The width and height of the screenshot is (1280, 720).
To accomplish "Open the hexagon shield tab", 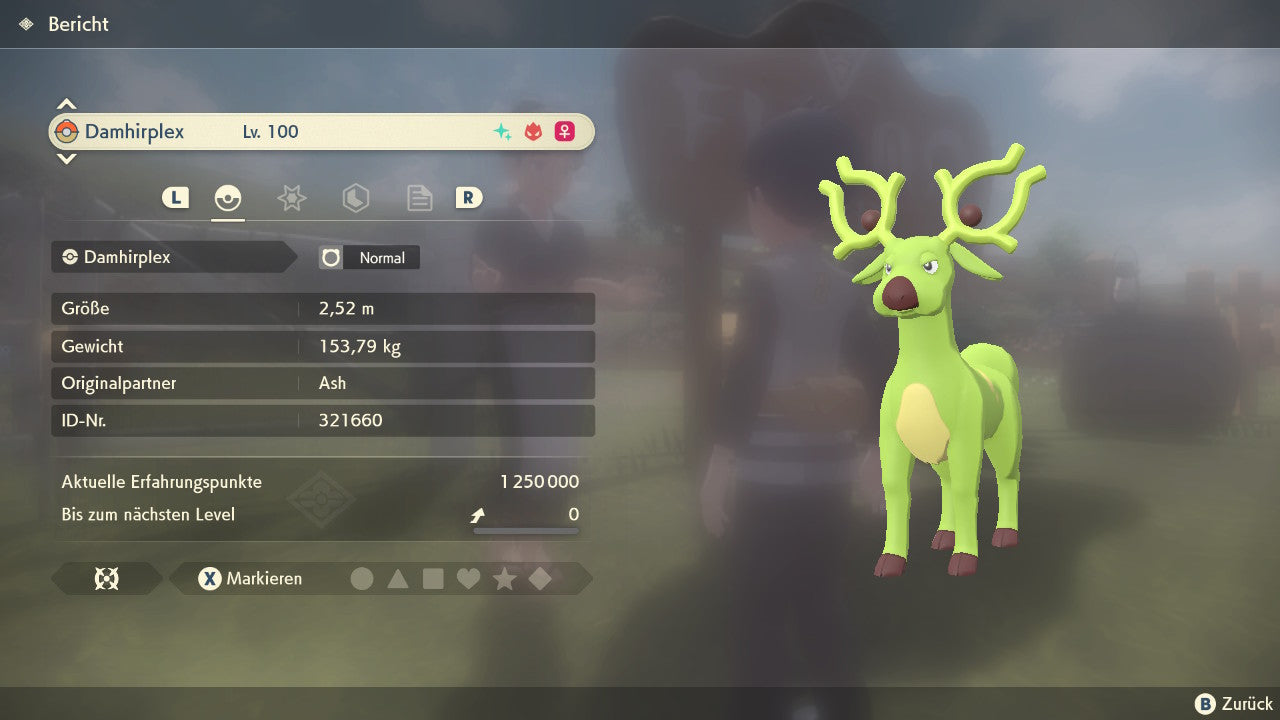I will (355, 198).
